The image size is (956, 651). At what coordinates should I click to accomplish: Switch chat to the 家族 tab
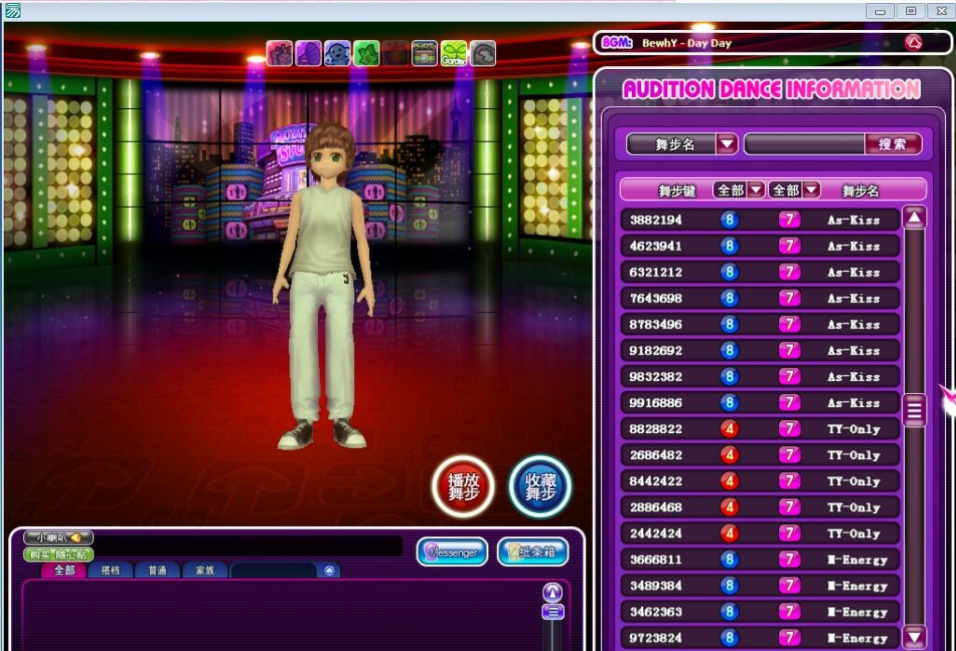coord(204,570)
